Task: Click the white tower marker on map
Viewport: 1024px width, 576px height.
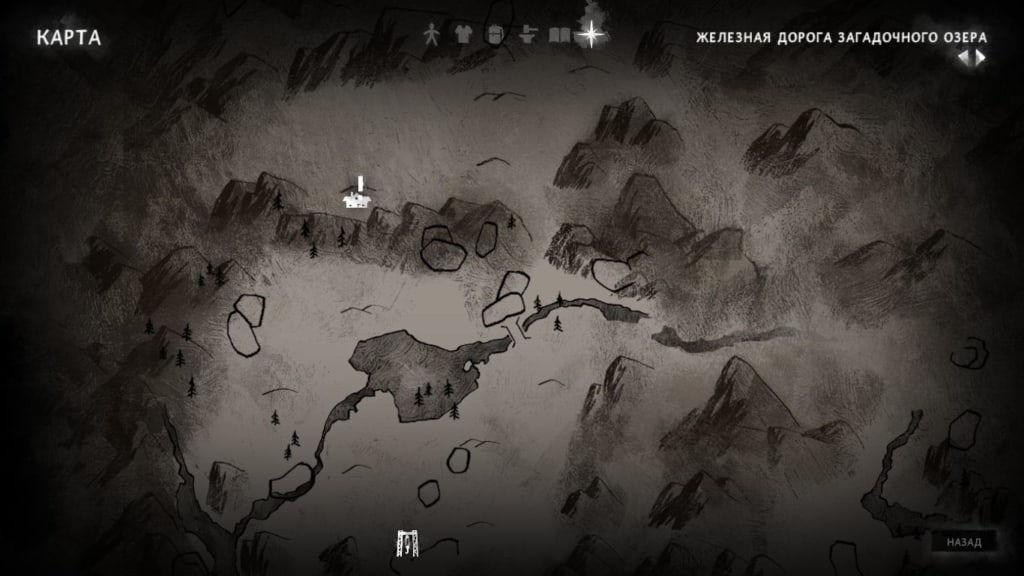Action: pyautogui.click(x=408, y=543)
